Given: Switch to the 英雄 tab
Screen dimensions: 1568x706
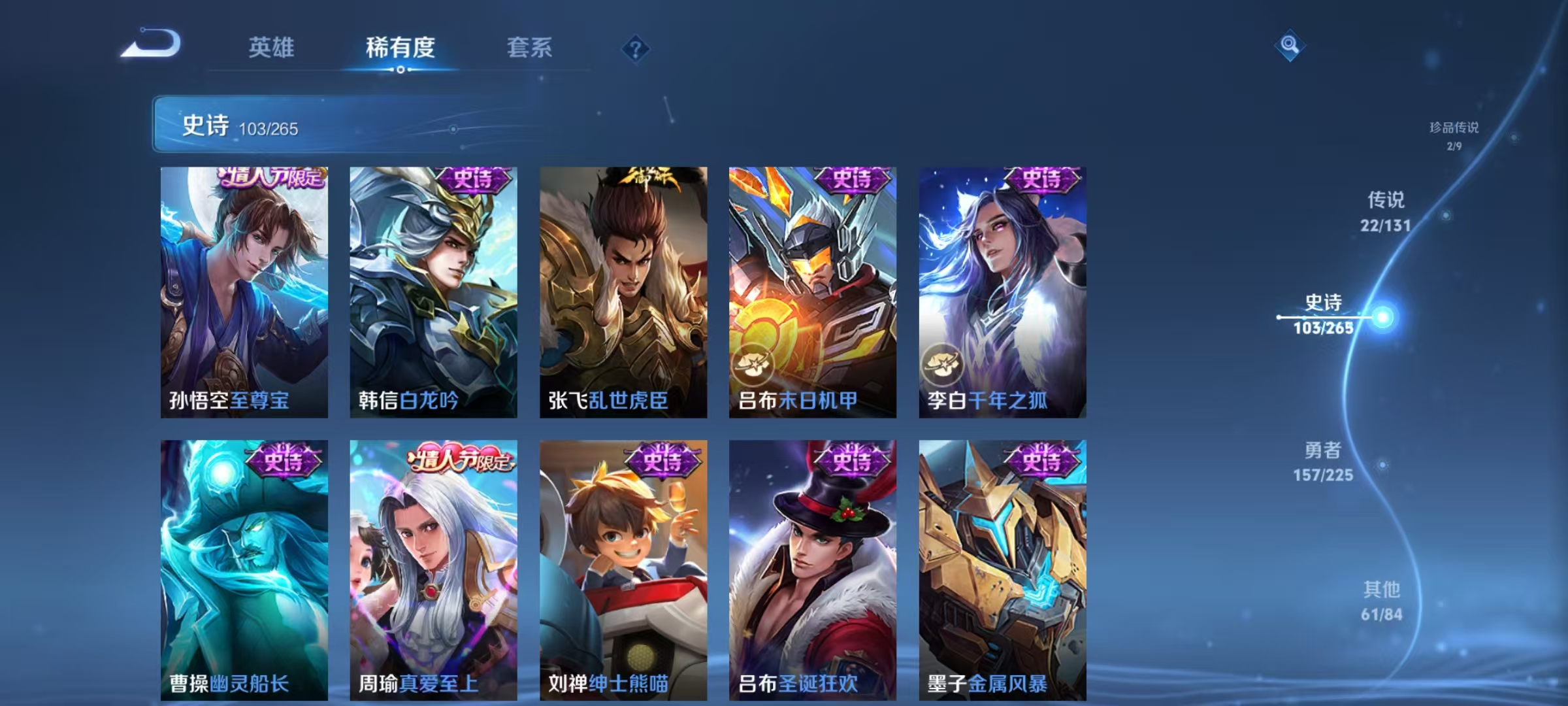Looking at the screenshot, I should [x=270, y=47].
